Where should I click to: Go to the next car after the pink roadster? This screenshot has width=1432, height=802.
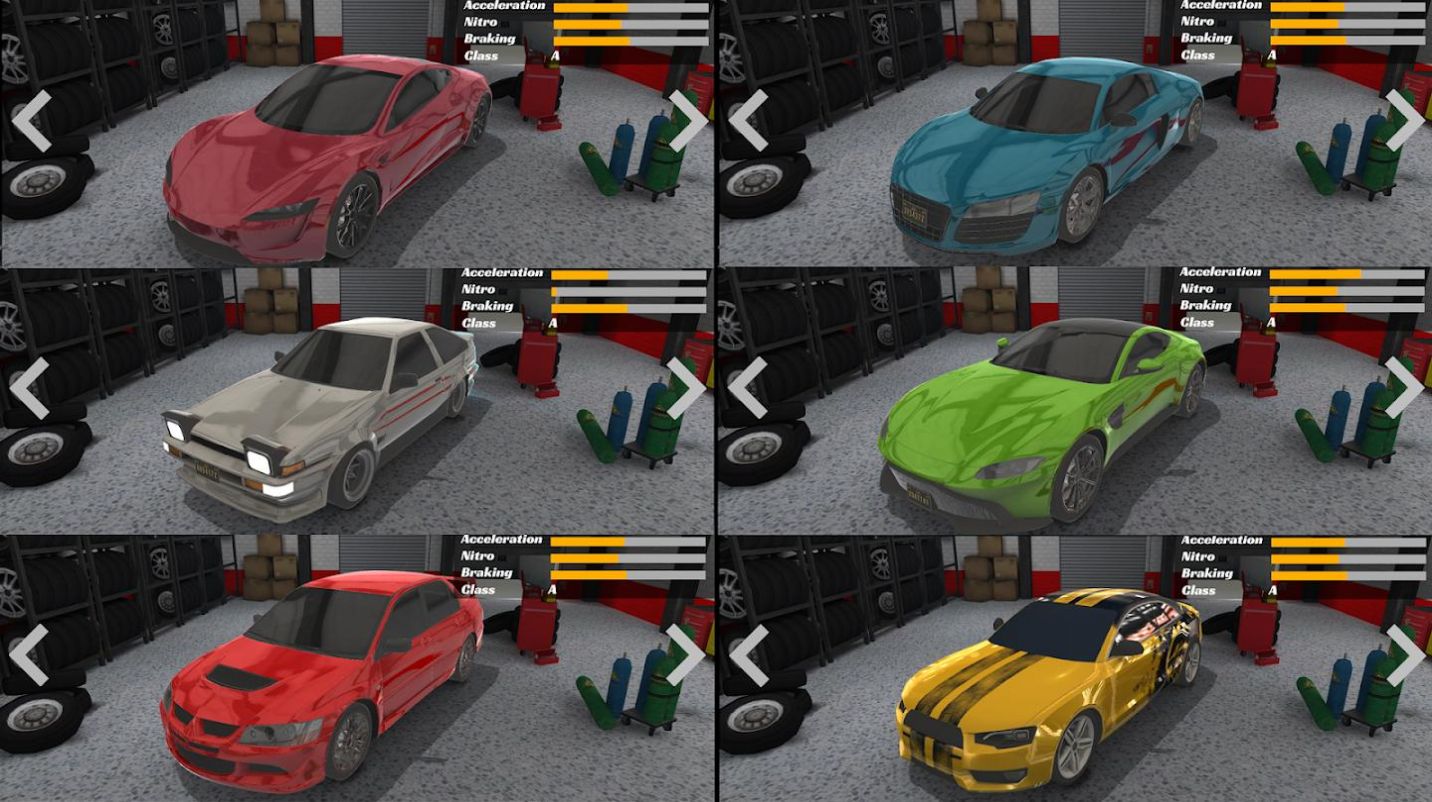point(687,121)
